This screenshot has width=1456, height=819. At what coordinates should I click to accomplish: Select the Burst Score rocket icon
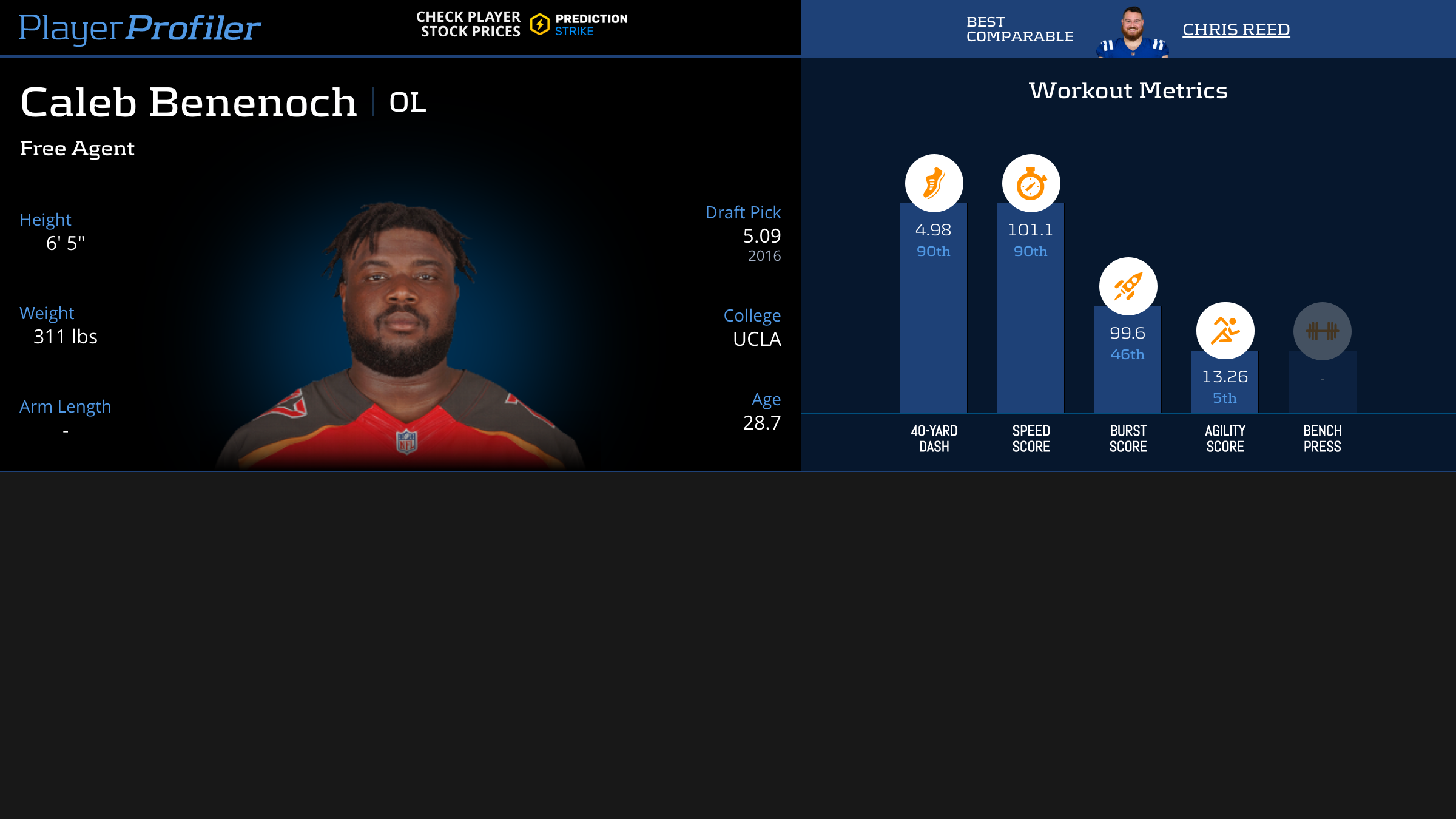(x=1128, y=286)
